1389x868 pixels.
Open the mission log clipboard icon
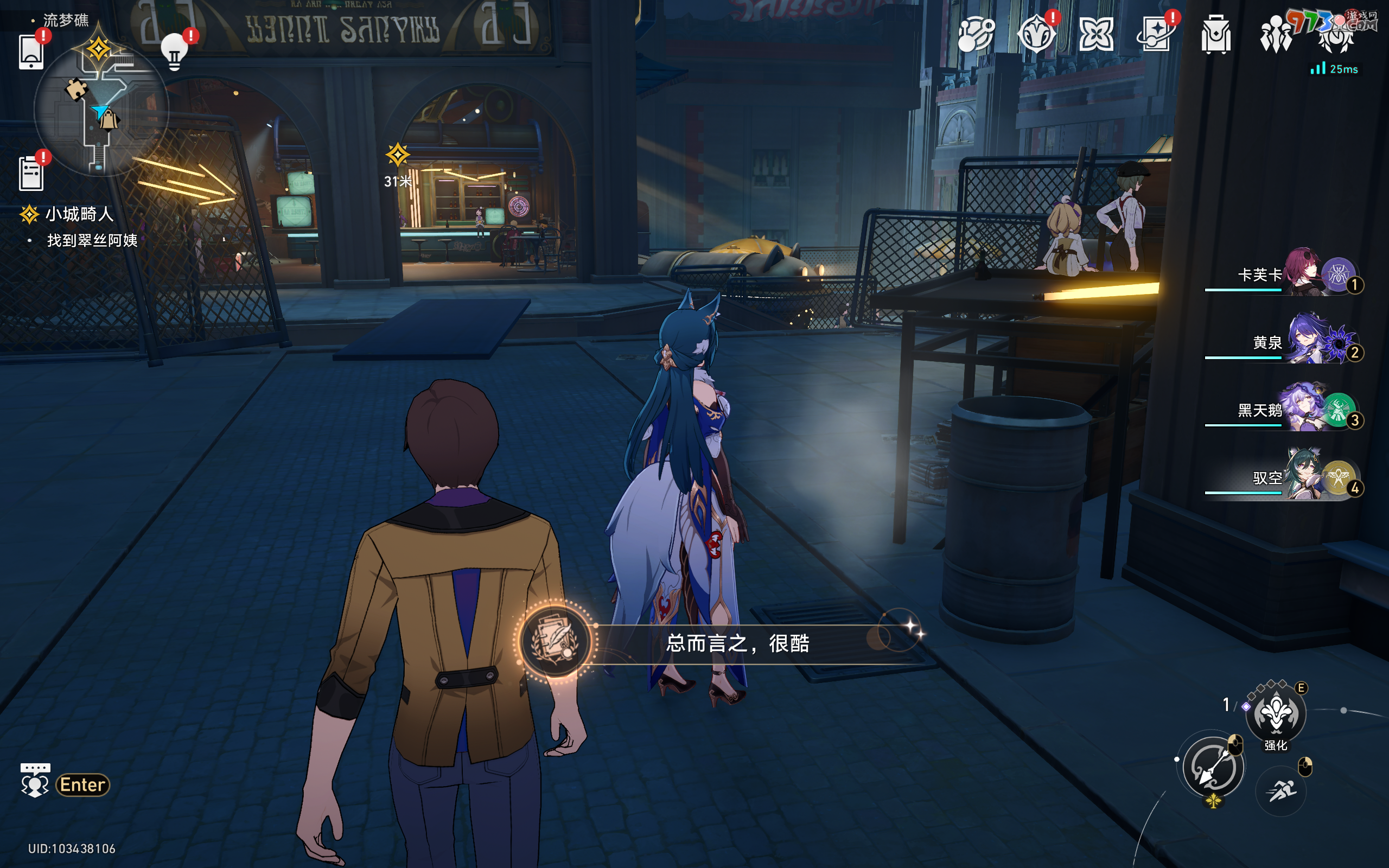pos(31,173)
